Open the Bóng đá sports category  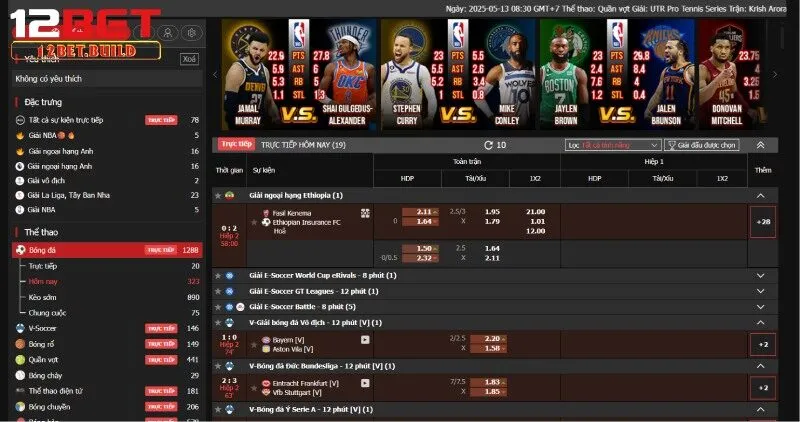[x=43, y=249]
